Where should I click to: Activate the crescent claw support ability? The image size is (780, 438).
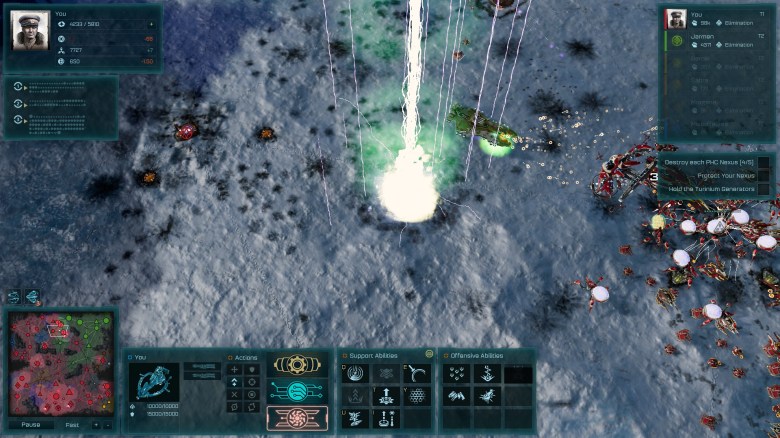pyautogui.click(x=418, y=373)
